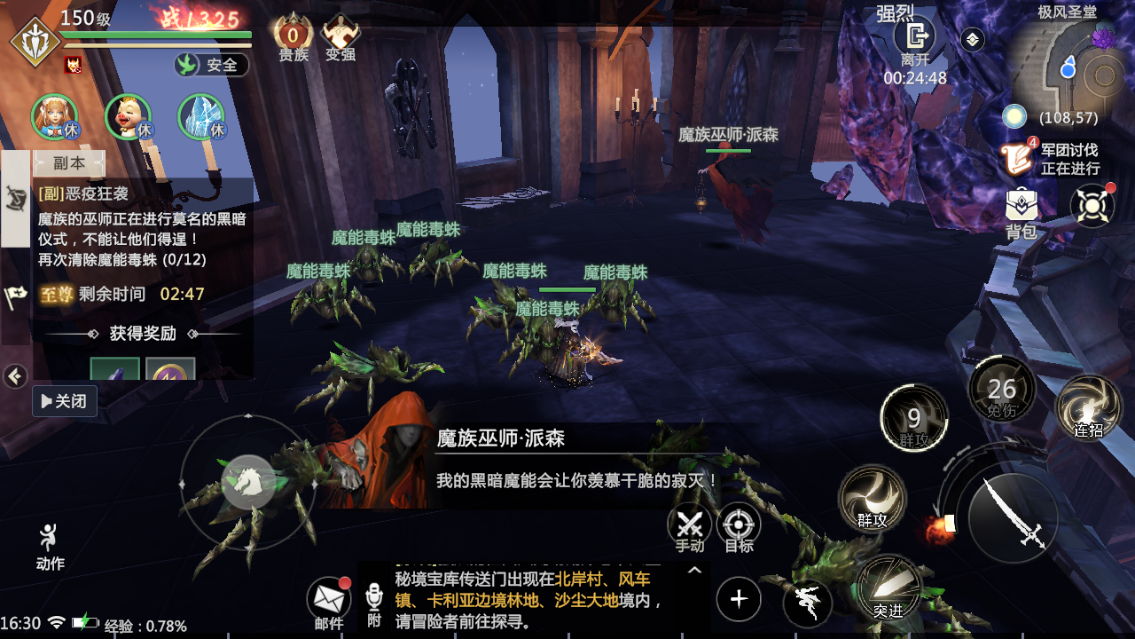The height and width of the screenshot is (639, 1135).
Task: Toggle the 安全 safe mode button
Action: point(212,65)
